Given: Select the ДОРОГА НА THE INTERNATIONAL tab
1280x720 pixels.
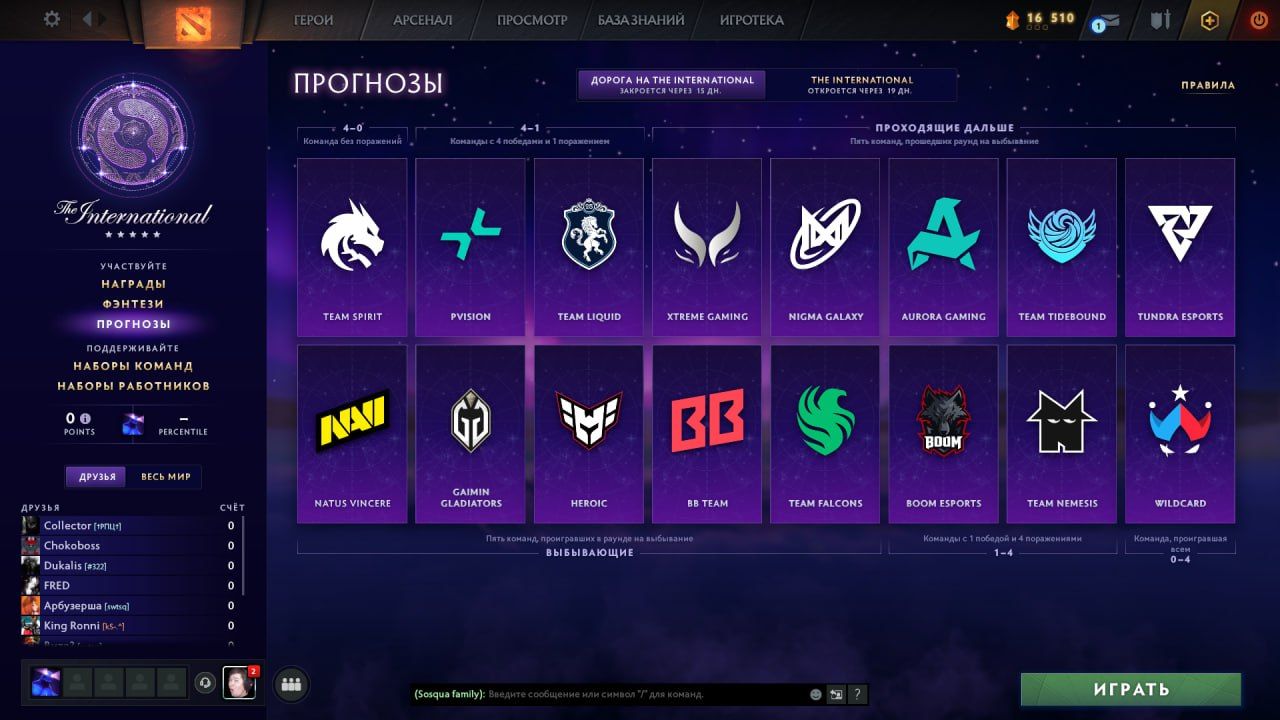Looking at the screenshot, I should 670,84.
